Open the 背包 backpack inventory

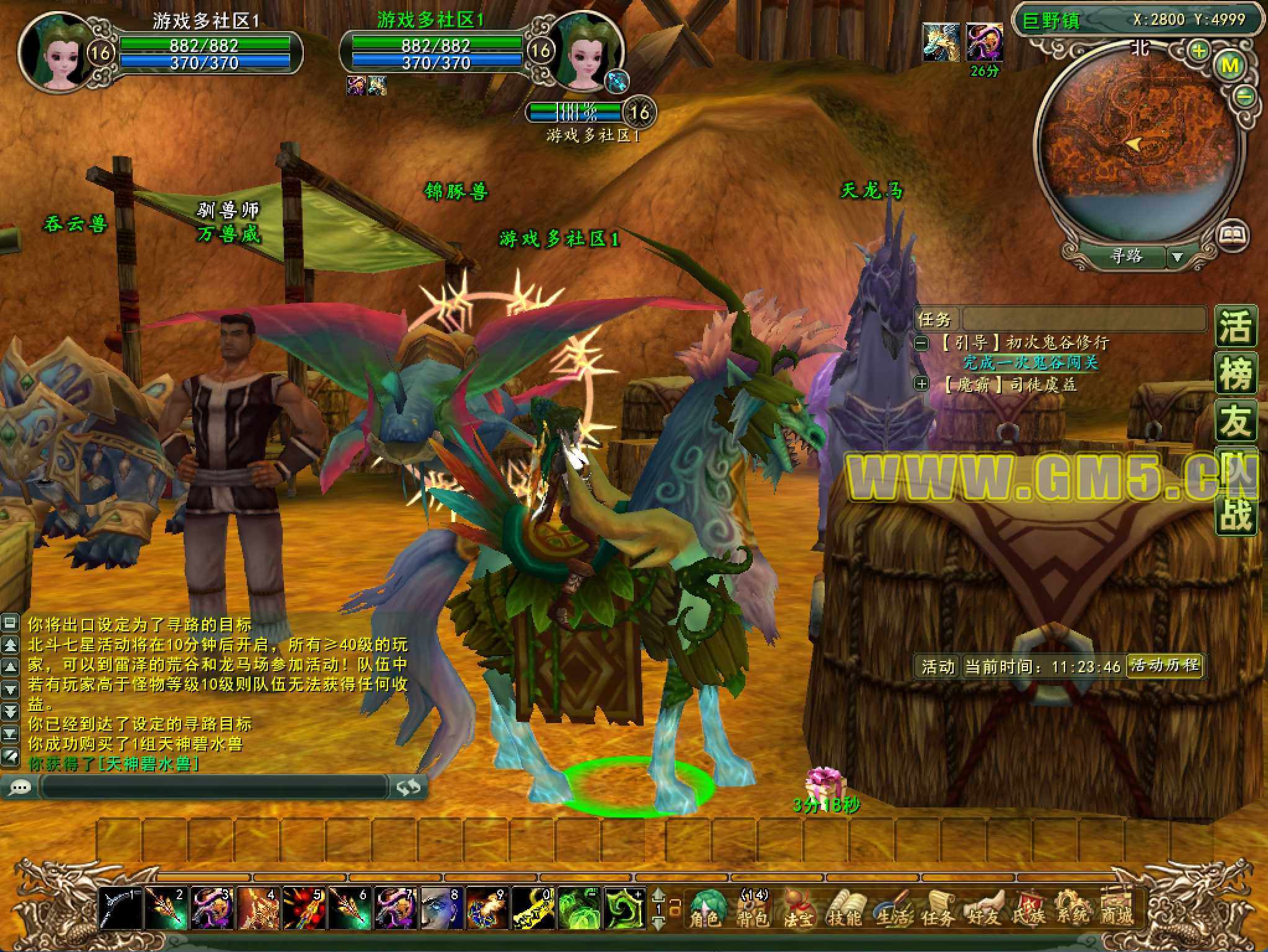753,907
